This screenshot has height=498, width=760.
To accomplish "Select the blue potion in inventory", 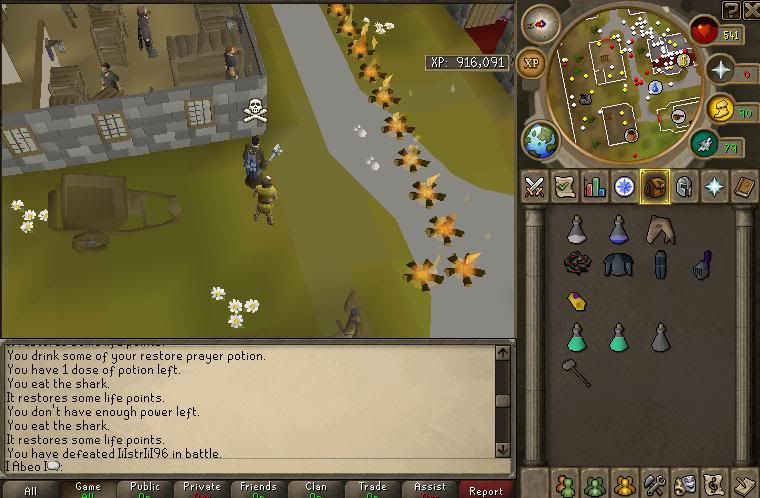I will 620,230.
